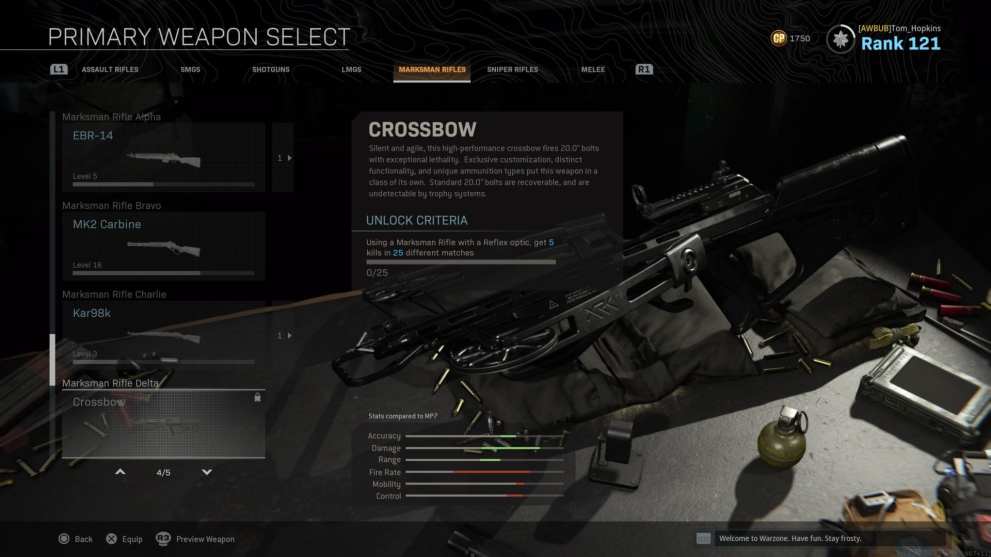Switch to the Assault Rifles tab
The image size is (991, 557).
tap(110, 70)
